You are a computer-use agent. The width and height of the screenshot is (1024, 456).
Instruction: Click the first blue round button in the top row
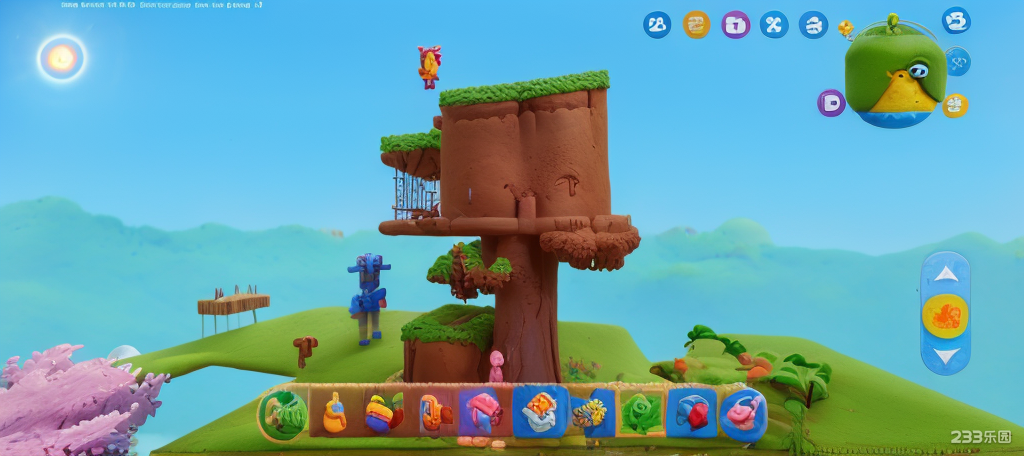click(657, 25)
